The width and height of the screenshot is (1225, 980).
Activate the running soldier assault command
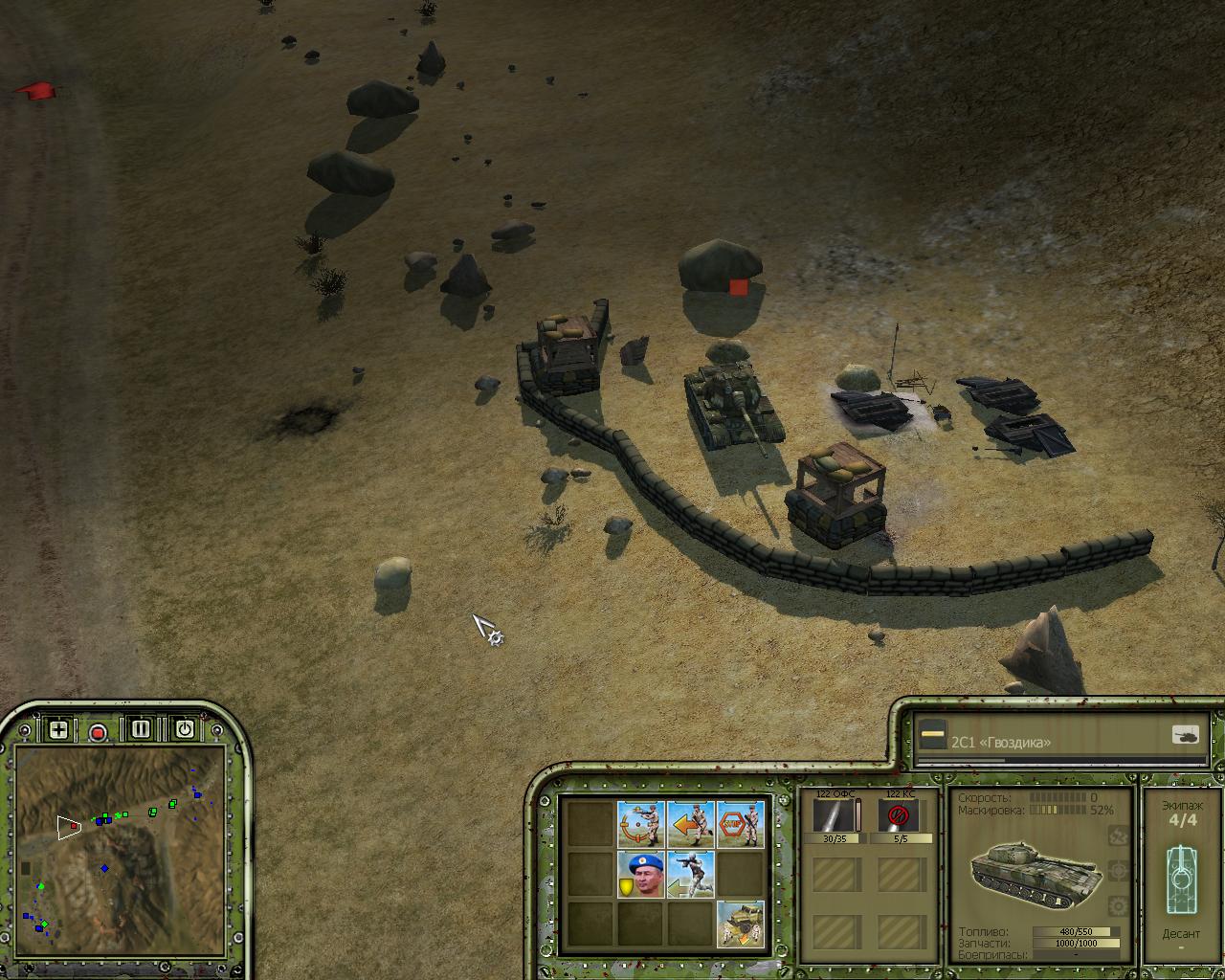690,874
